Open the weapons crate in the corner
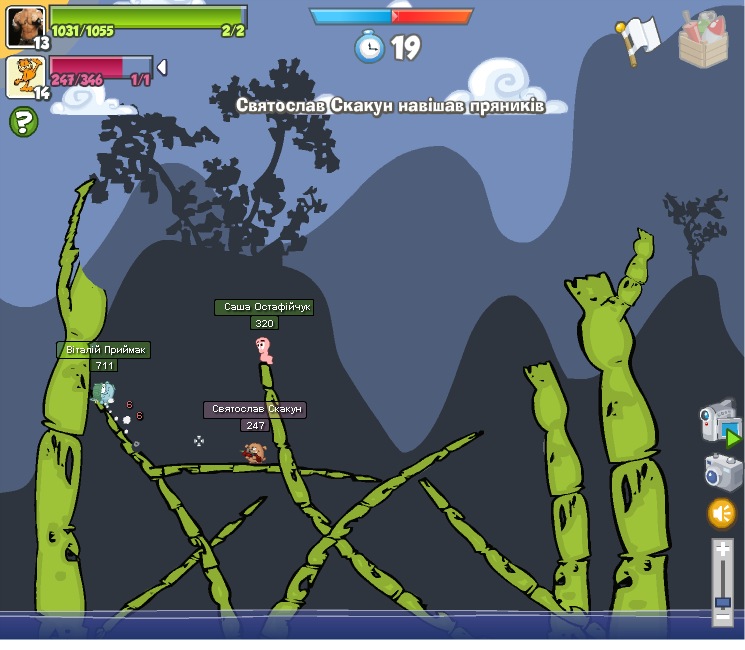Viewport: 745px width, 650px height. 703,39
